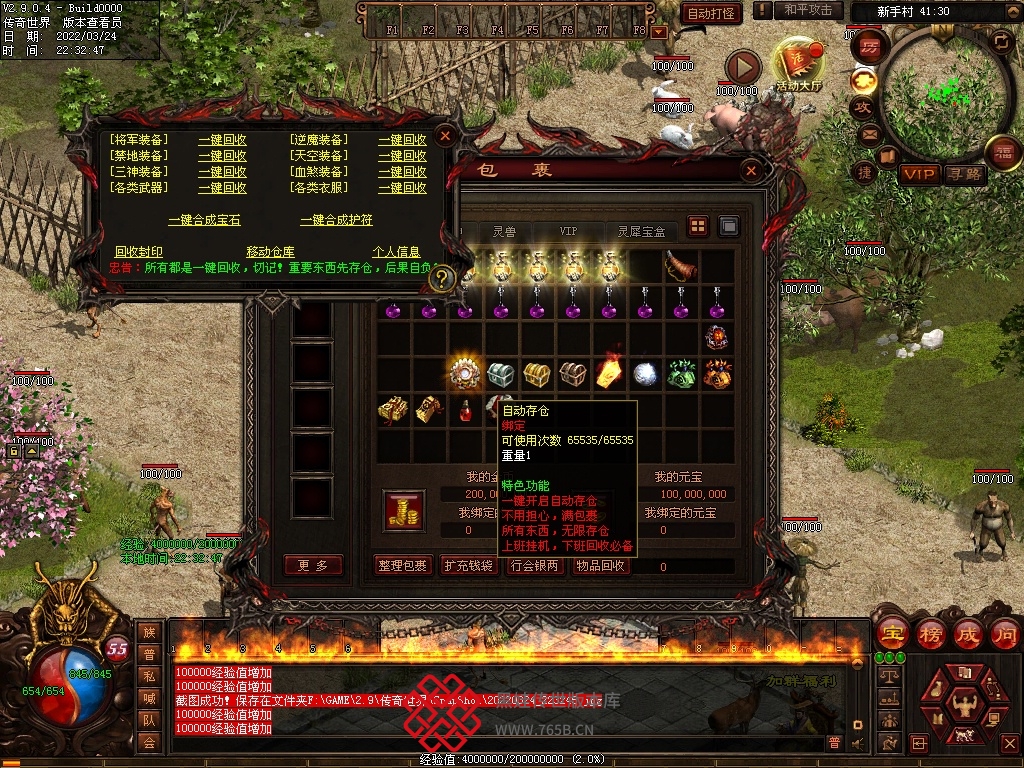Click the 一键合成宝石 link
Screen dimensions: 1024x768
[x=204, y=220]
